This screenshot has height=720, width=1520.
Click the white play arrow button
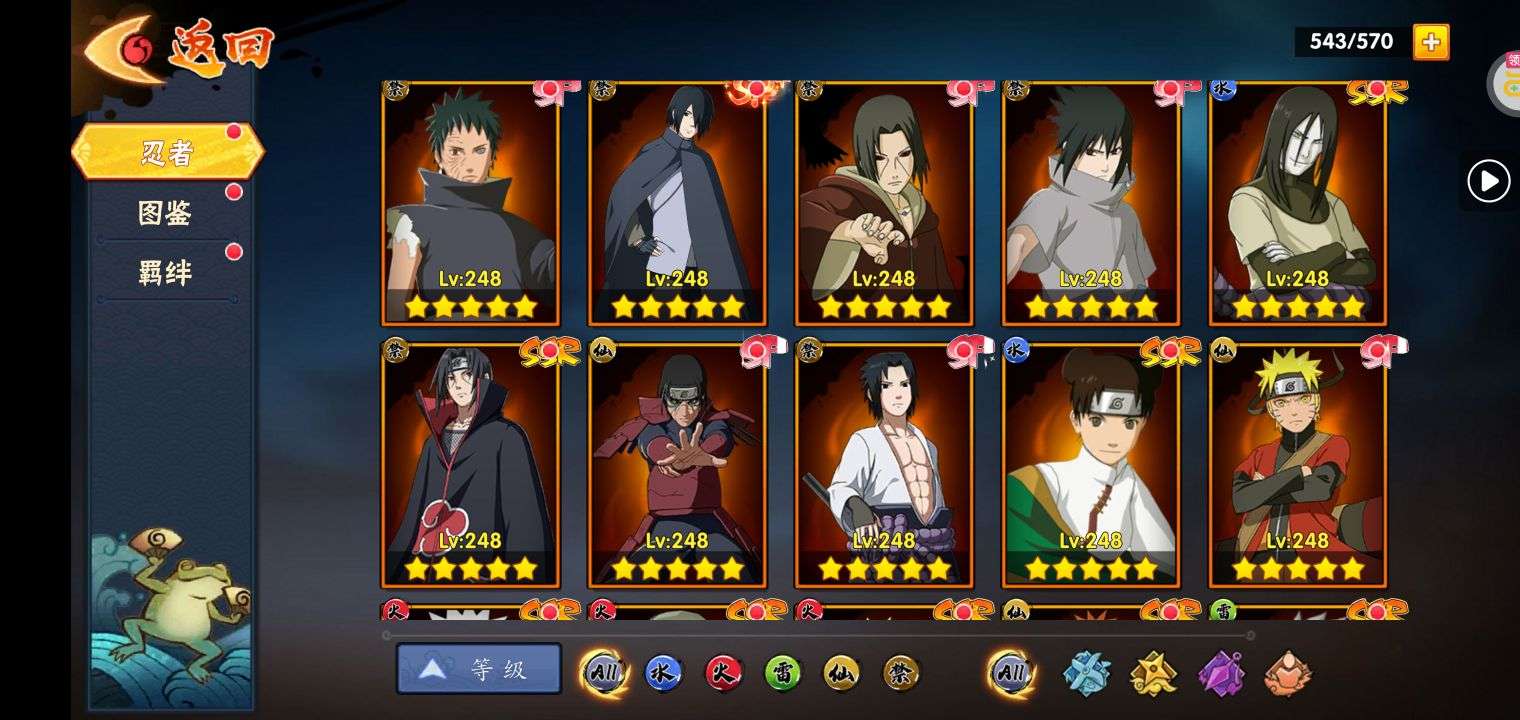[1488, 182]
